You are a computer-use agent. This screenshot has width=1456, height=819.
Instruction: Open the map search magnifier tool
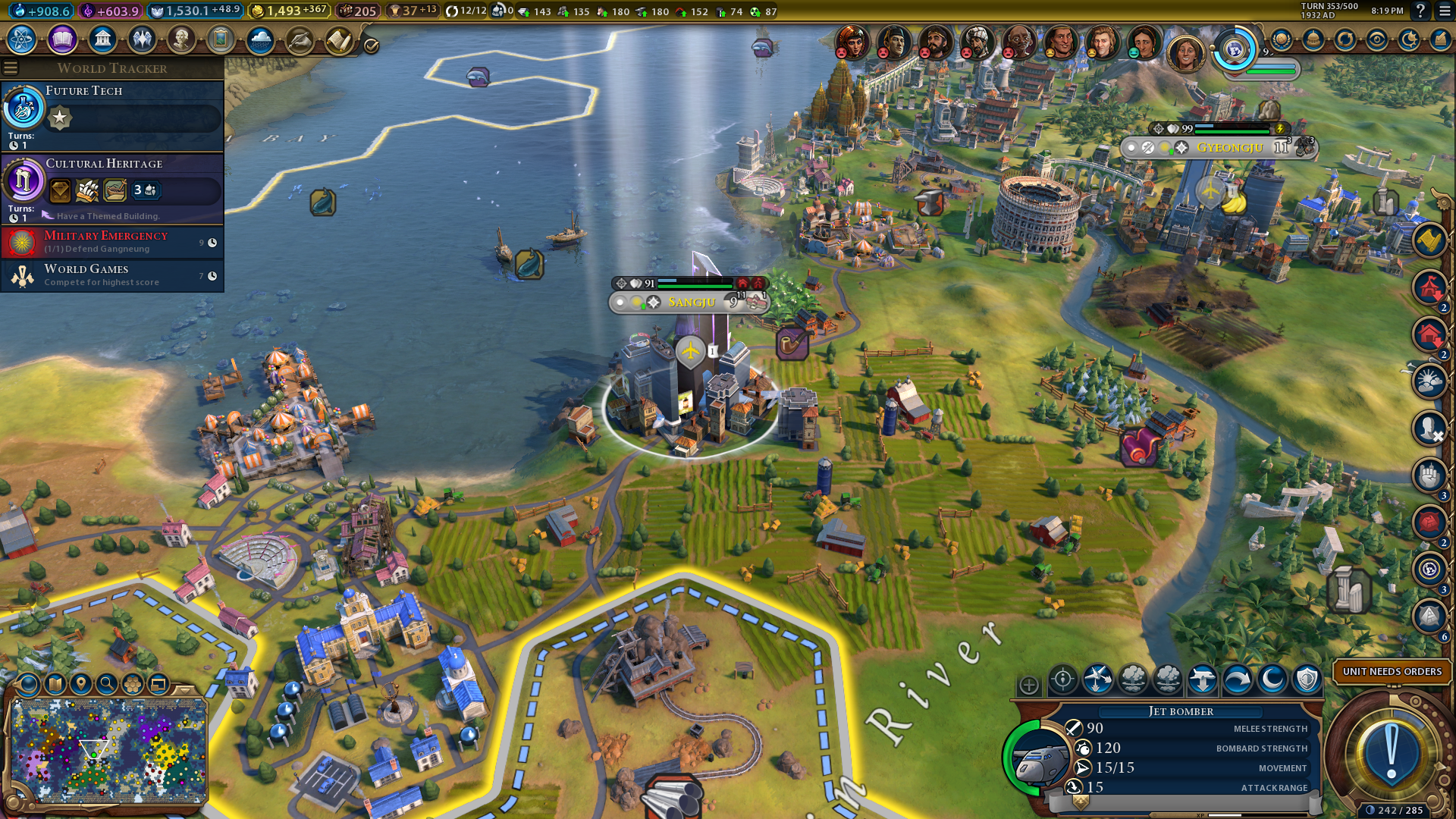[x=107, y=684]
